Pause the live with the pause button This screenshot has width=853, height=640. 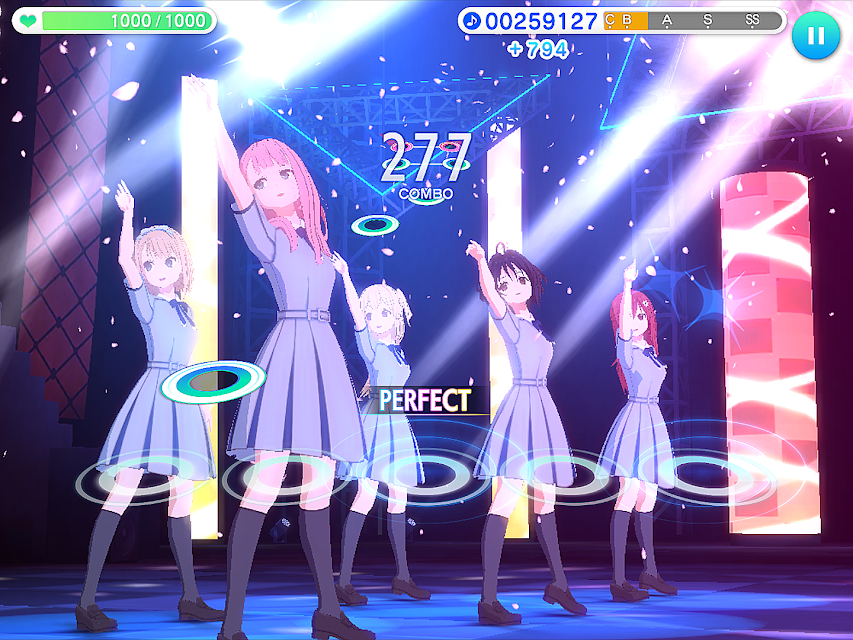pyautogui.click(x=816, y=36)
